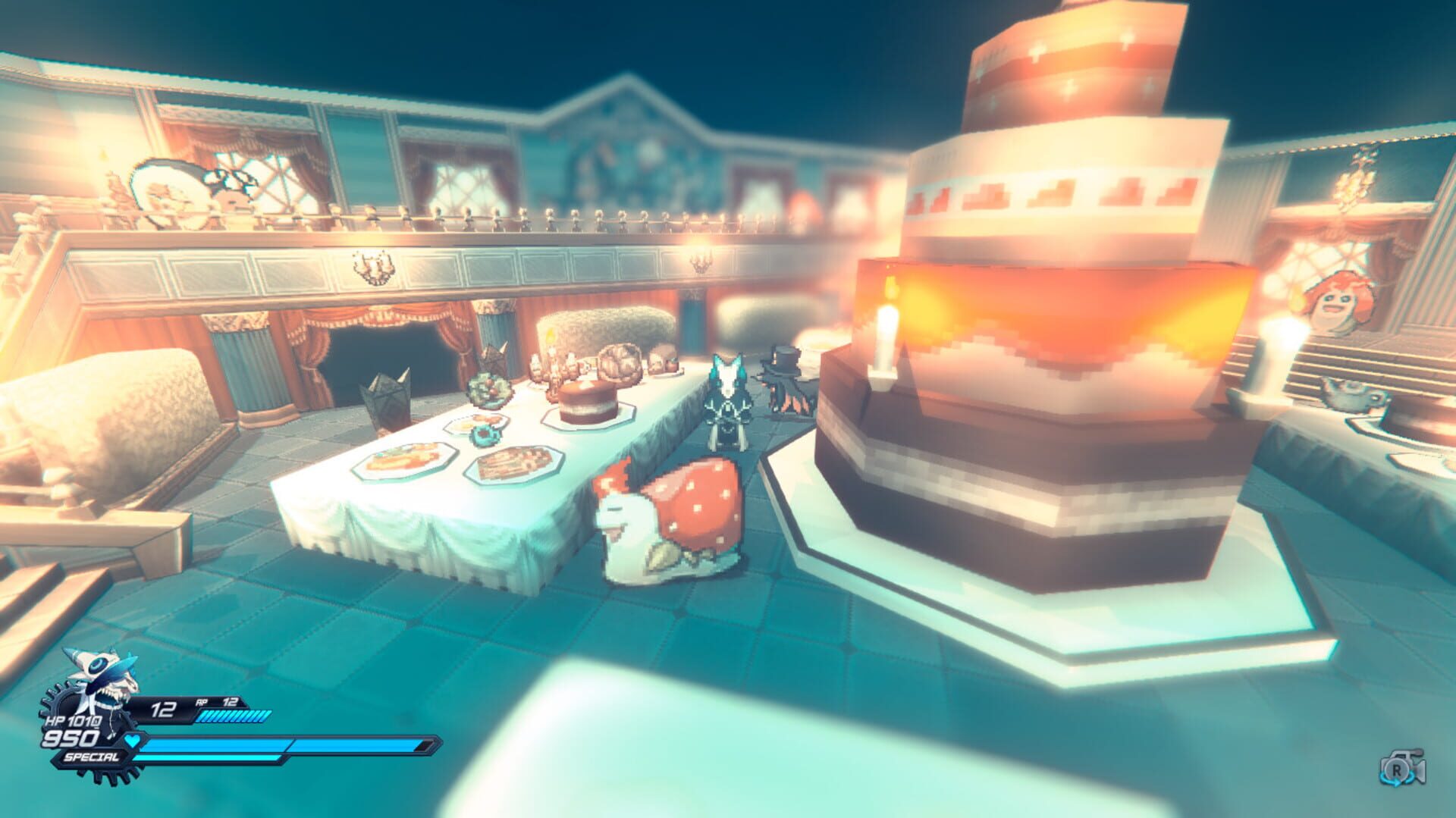Click the heart icon beside the health bar
This screenshot has width=1456, height=818.
(131, 741)
